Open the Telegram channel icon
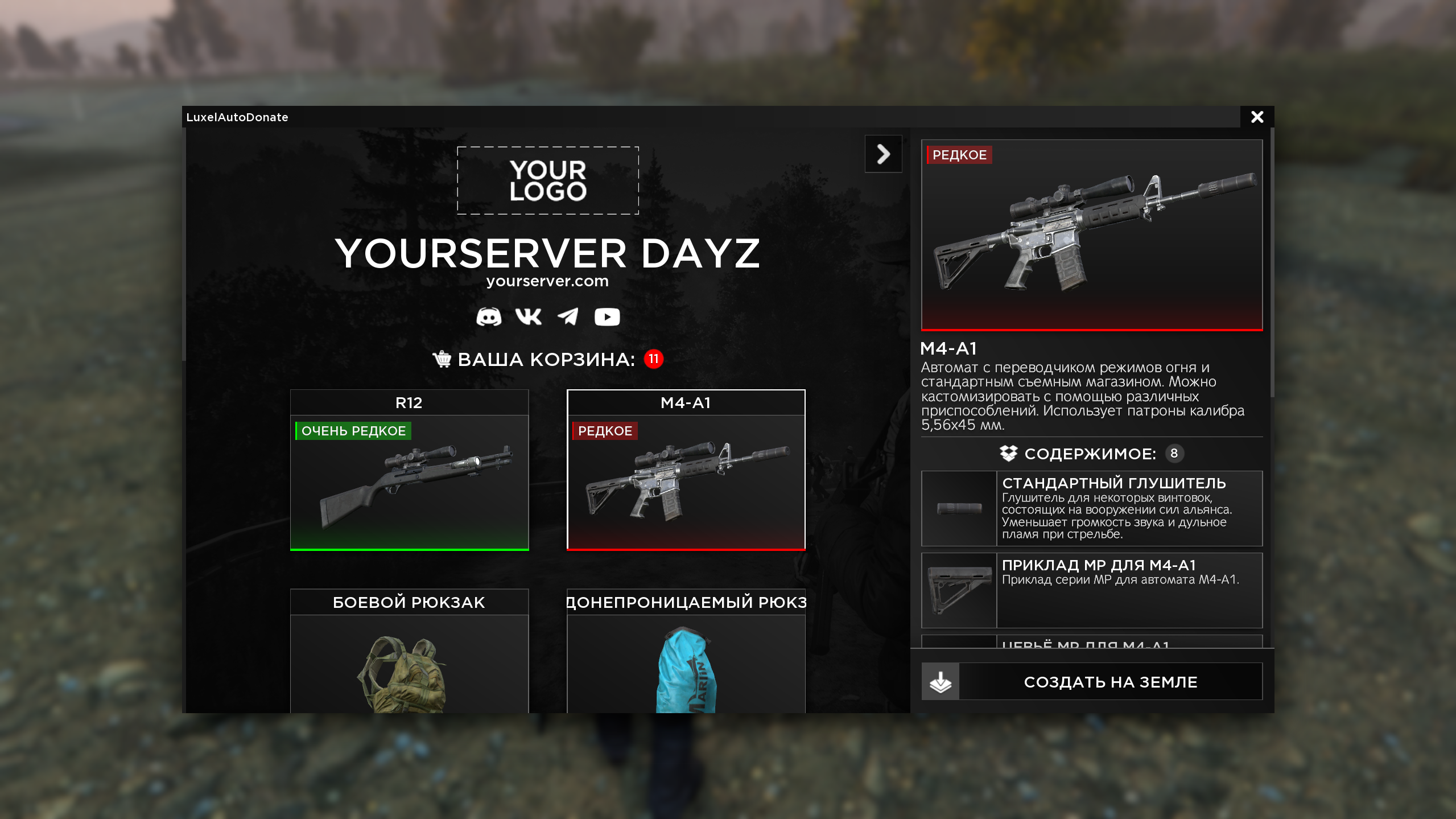Viewport: 1456px width, 819px height. pos(568,317)
